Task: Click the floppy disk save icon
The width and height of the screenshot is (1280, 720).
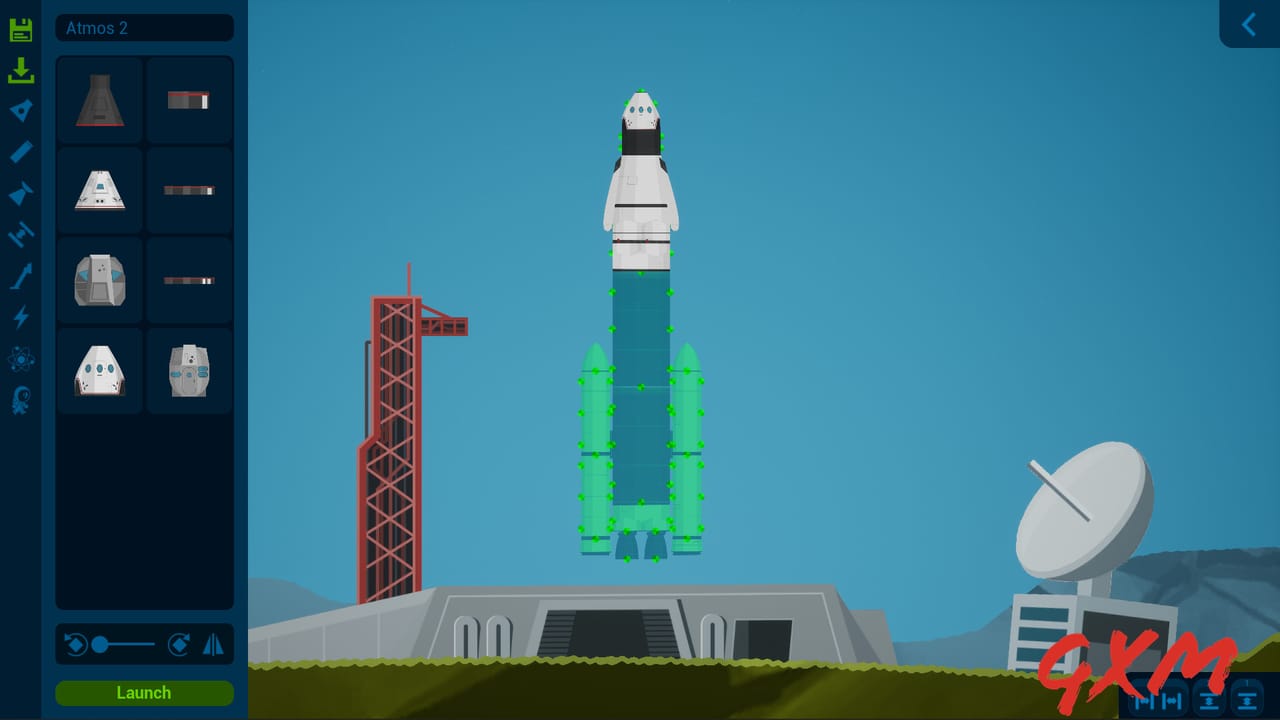Action: pyautogui.click(x=21, y=29)
